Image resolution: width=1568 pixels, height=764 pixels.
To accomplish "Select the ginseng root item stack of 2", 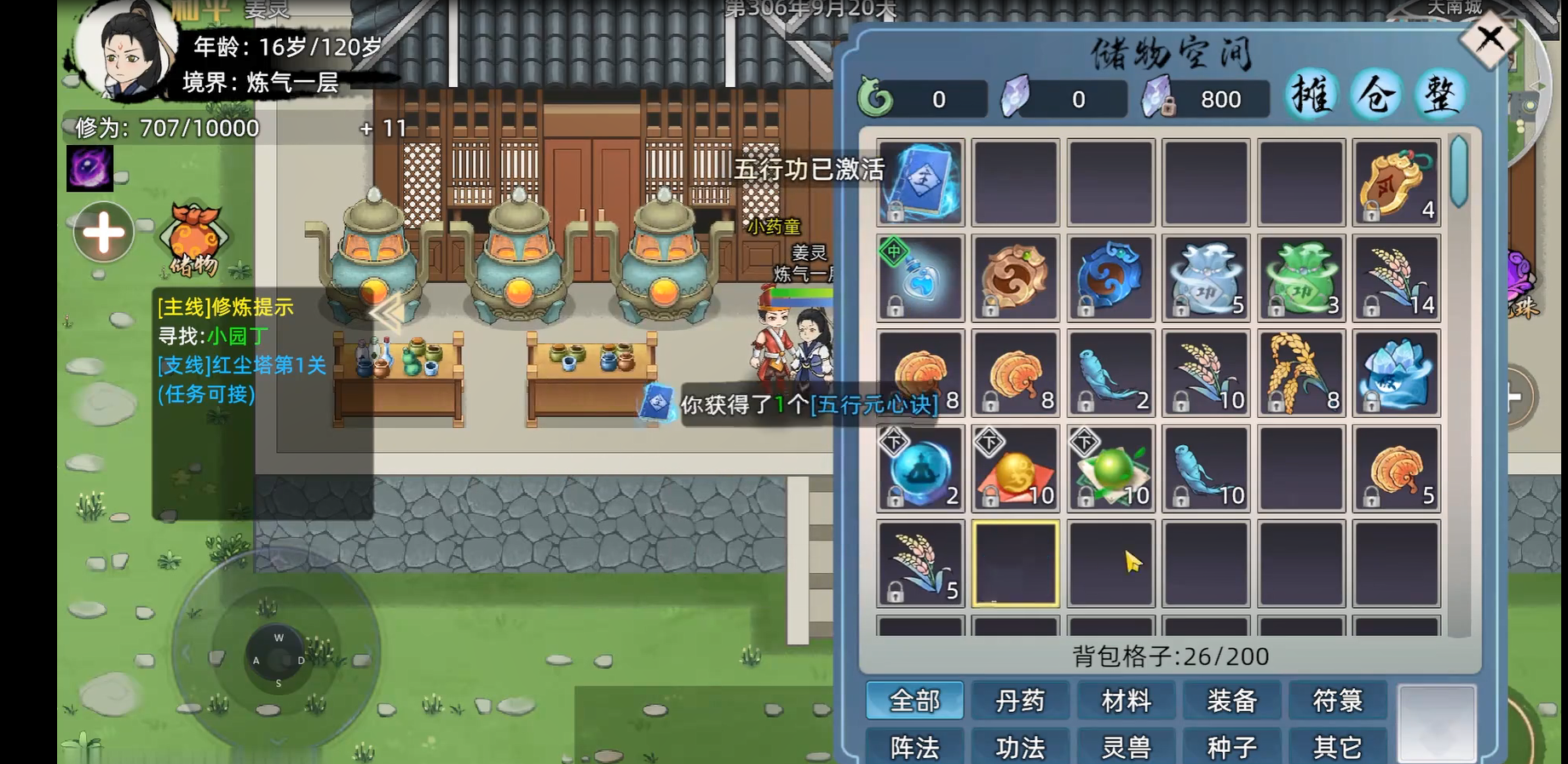I will pos(1110,373).
